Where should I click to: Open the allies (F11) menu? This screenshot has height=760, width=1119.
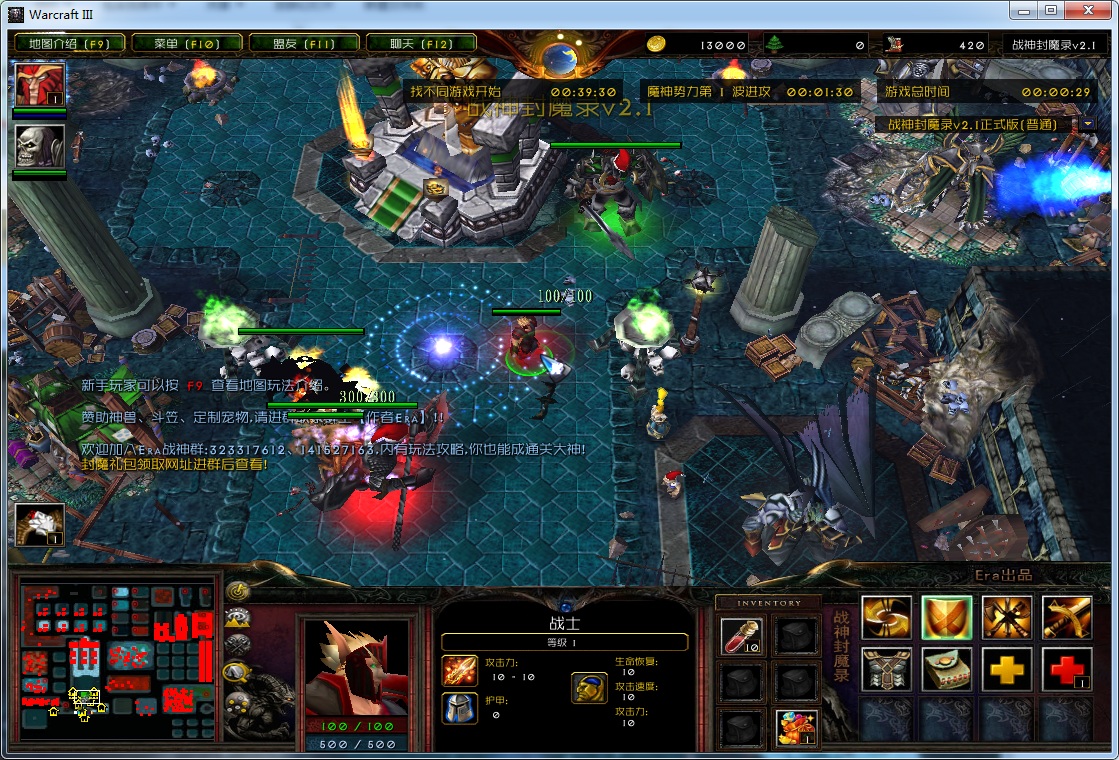click(304, 44)
